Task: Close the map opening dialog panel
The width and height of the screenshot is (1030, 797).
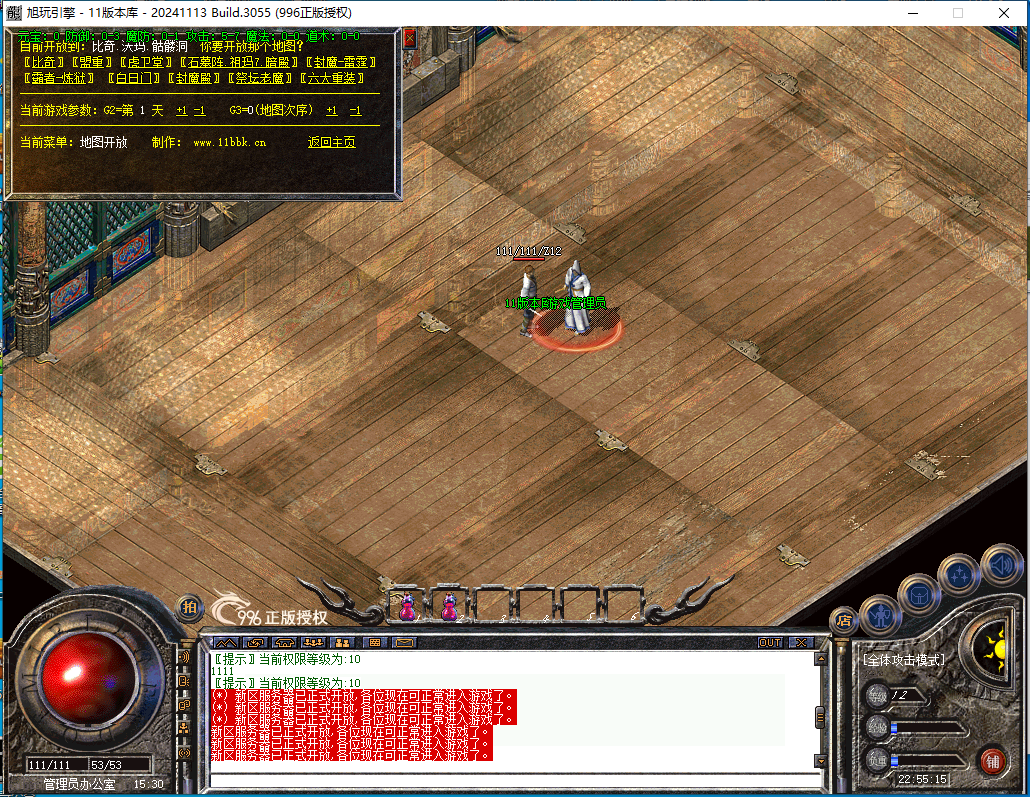Action: tap(409, 38)
